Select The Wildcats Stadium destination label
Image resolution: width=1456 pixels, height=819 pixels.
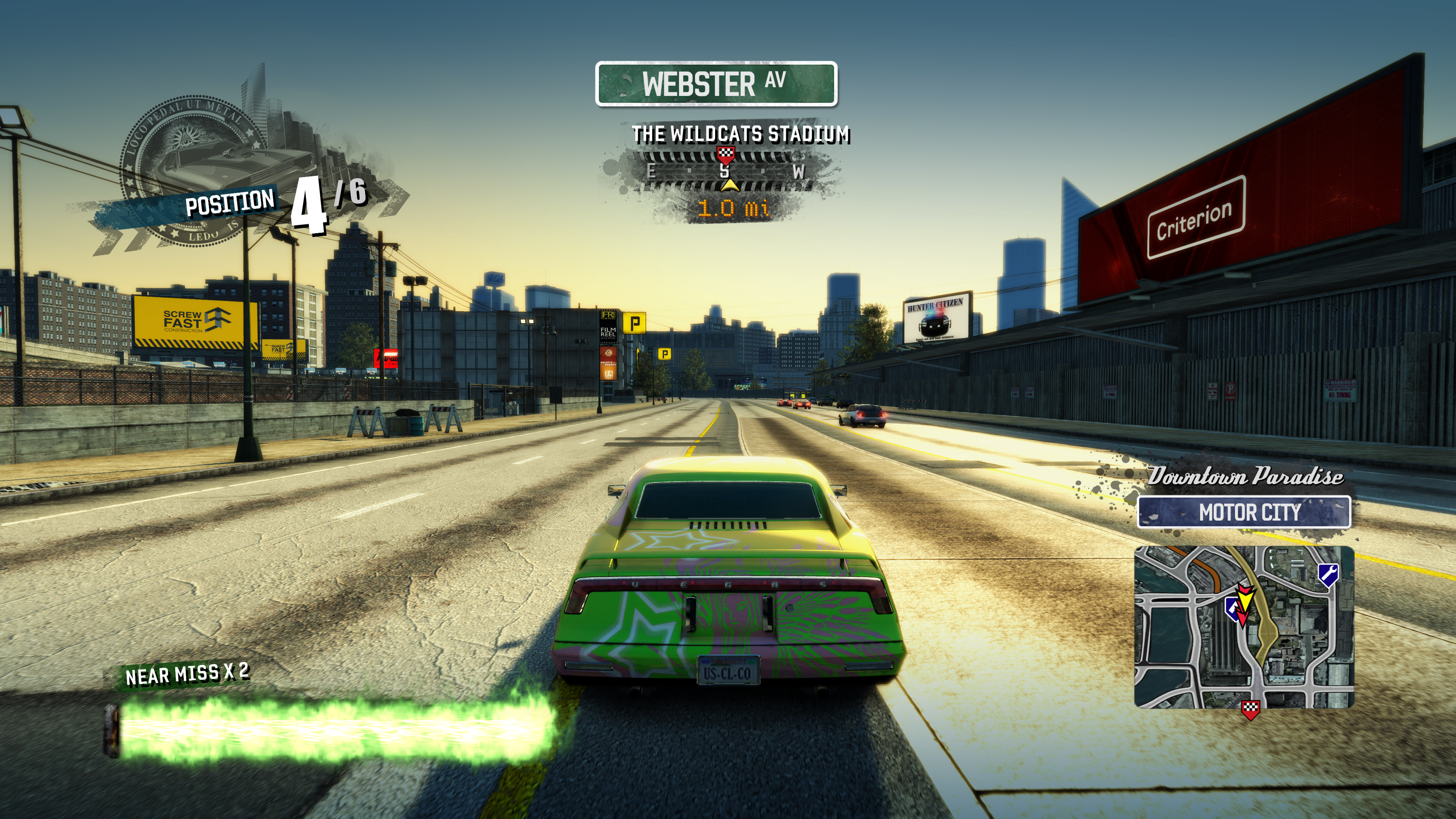(741, 135)
